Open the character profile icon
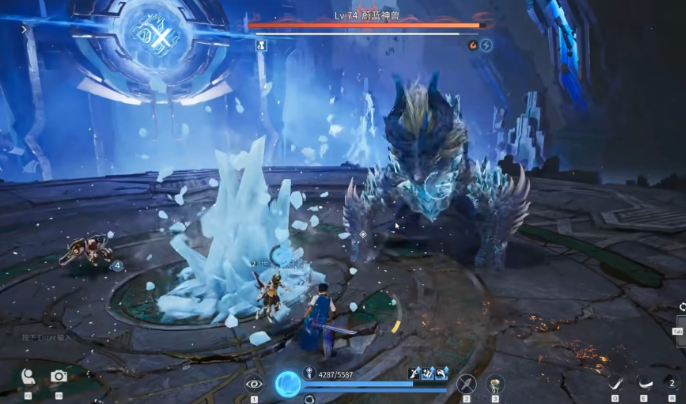The image size is (686, 404). point(28,377)
